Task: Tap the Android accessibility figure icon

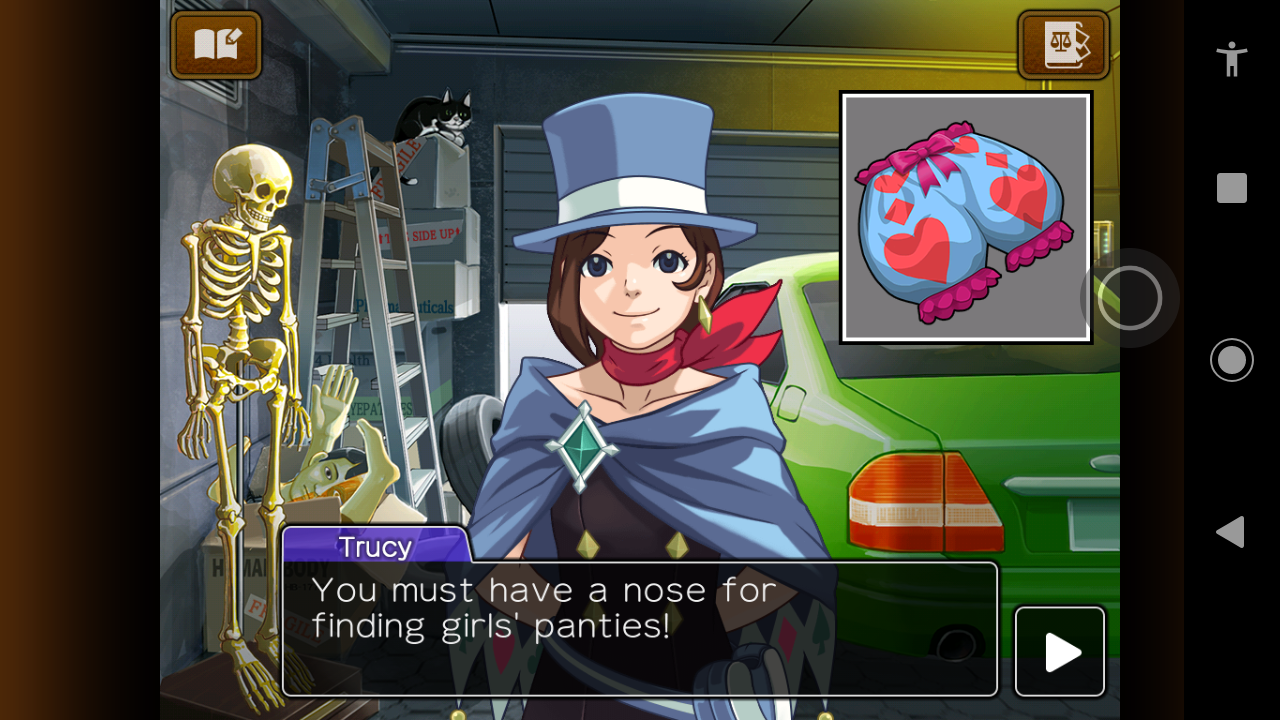Action: point(1232,59)
